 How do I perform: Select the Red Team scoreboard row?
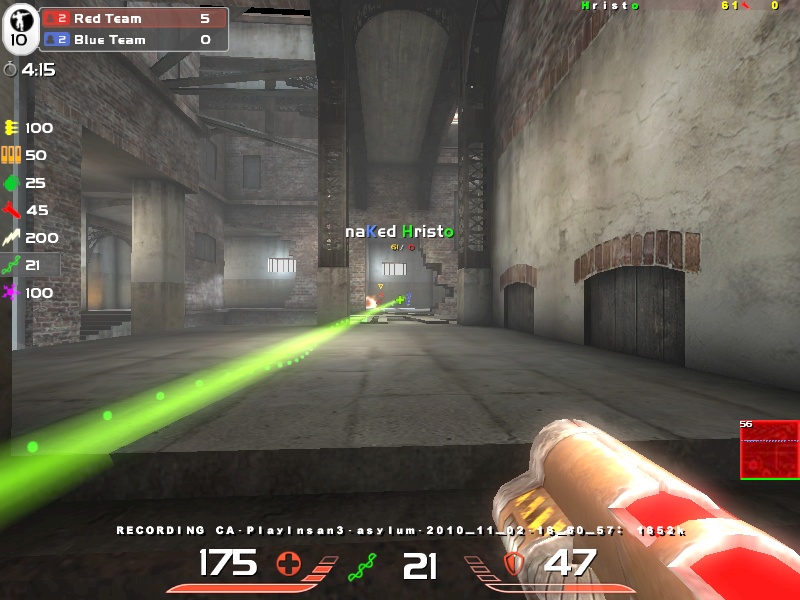pyautogui.click(x=134, y=18)
